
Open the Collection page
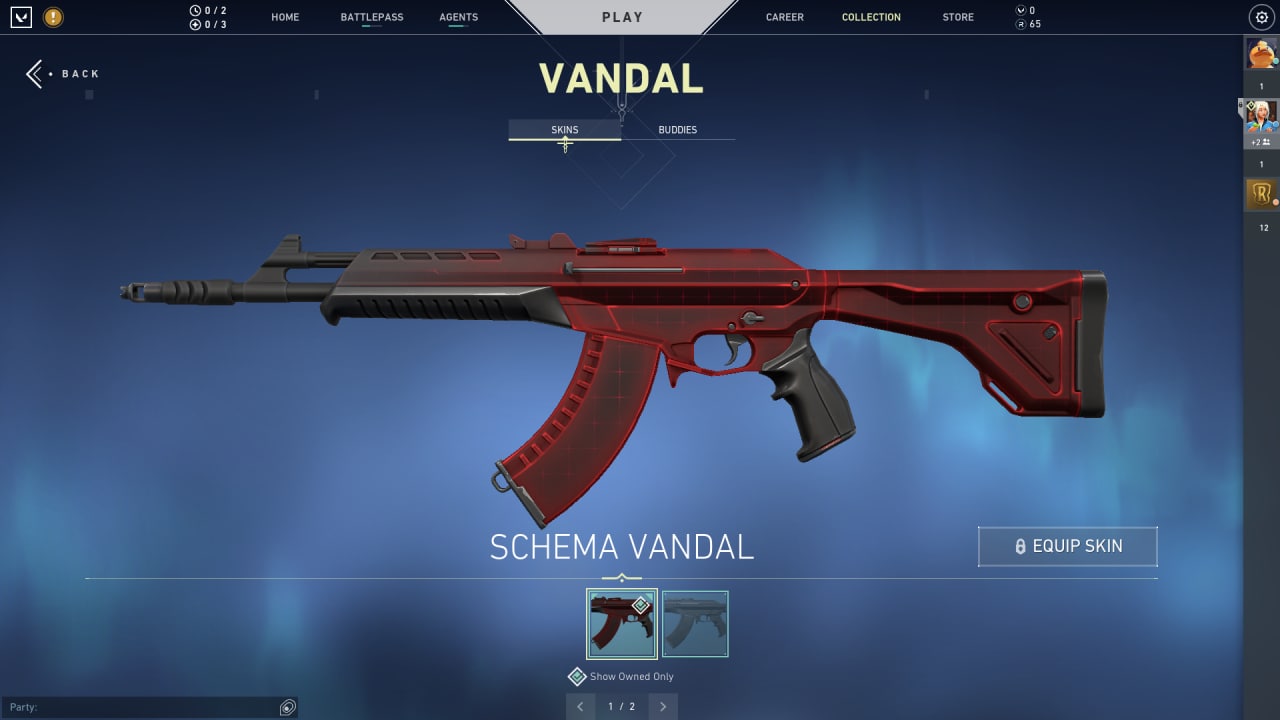pyautogui.click(x=871, y=17)
